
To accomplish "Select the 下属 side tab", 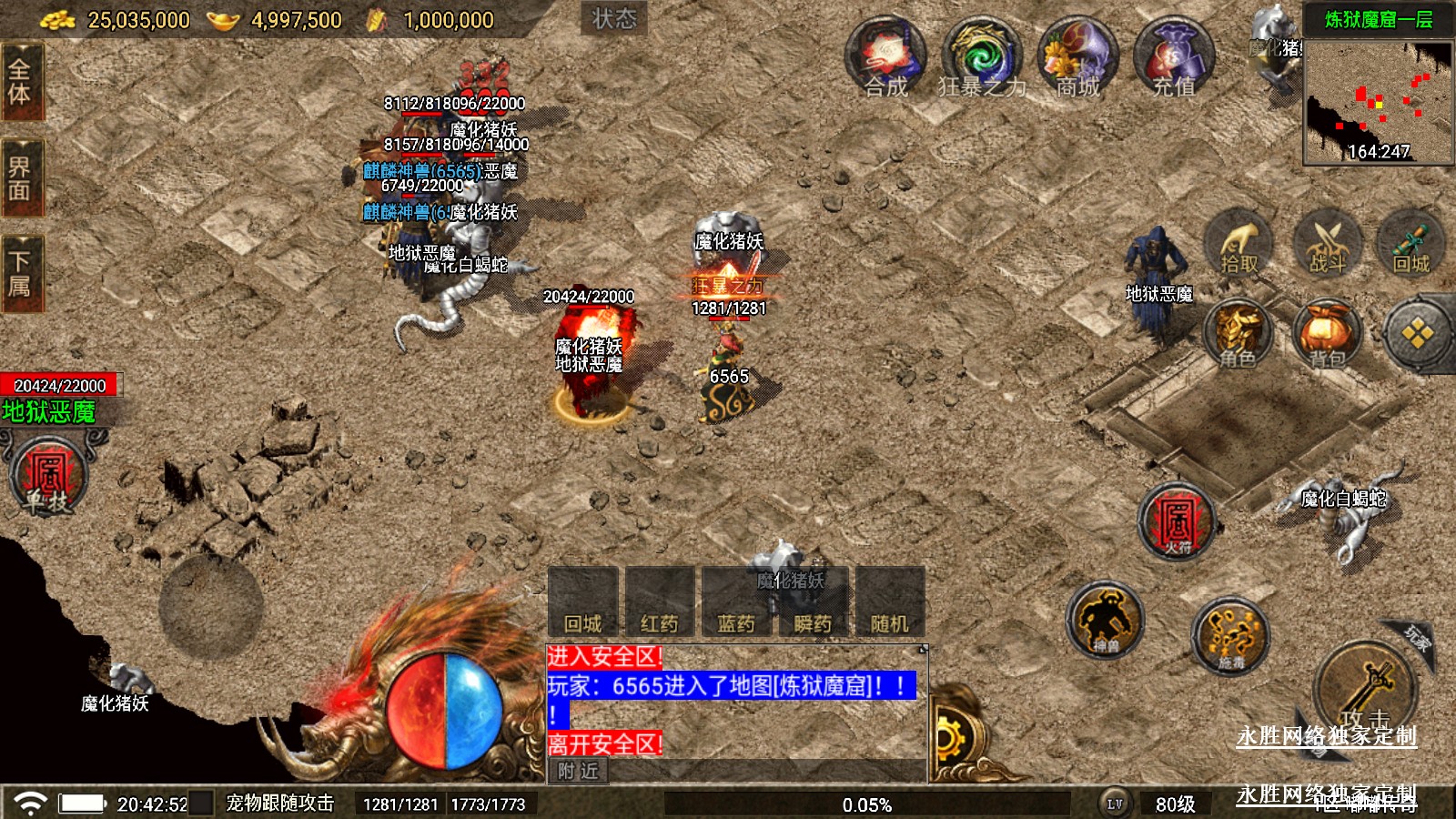I will click(x=20, y=273).
